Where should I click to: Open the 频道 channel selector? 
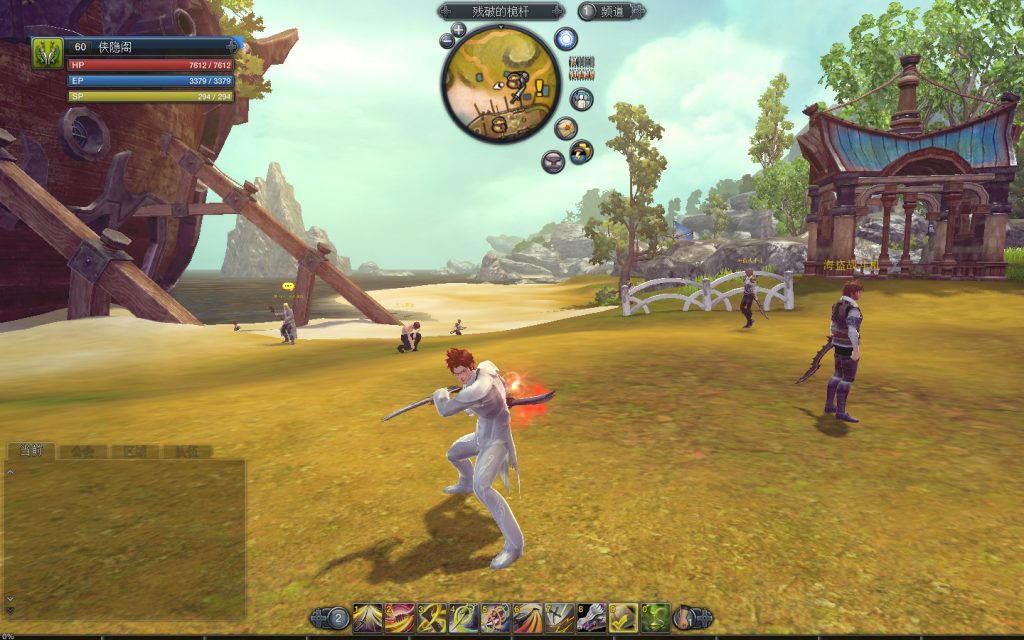611,12
